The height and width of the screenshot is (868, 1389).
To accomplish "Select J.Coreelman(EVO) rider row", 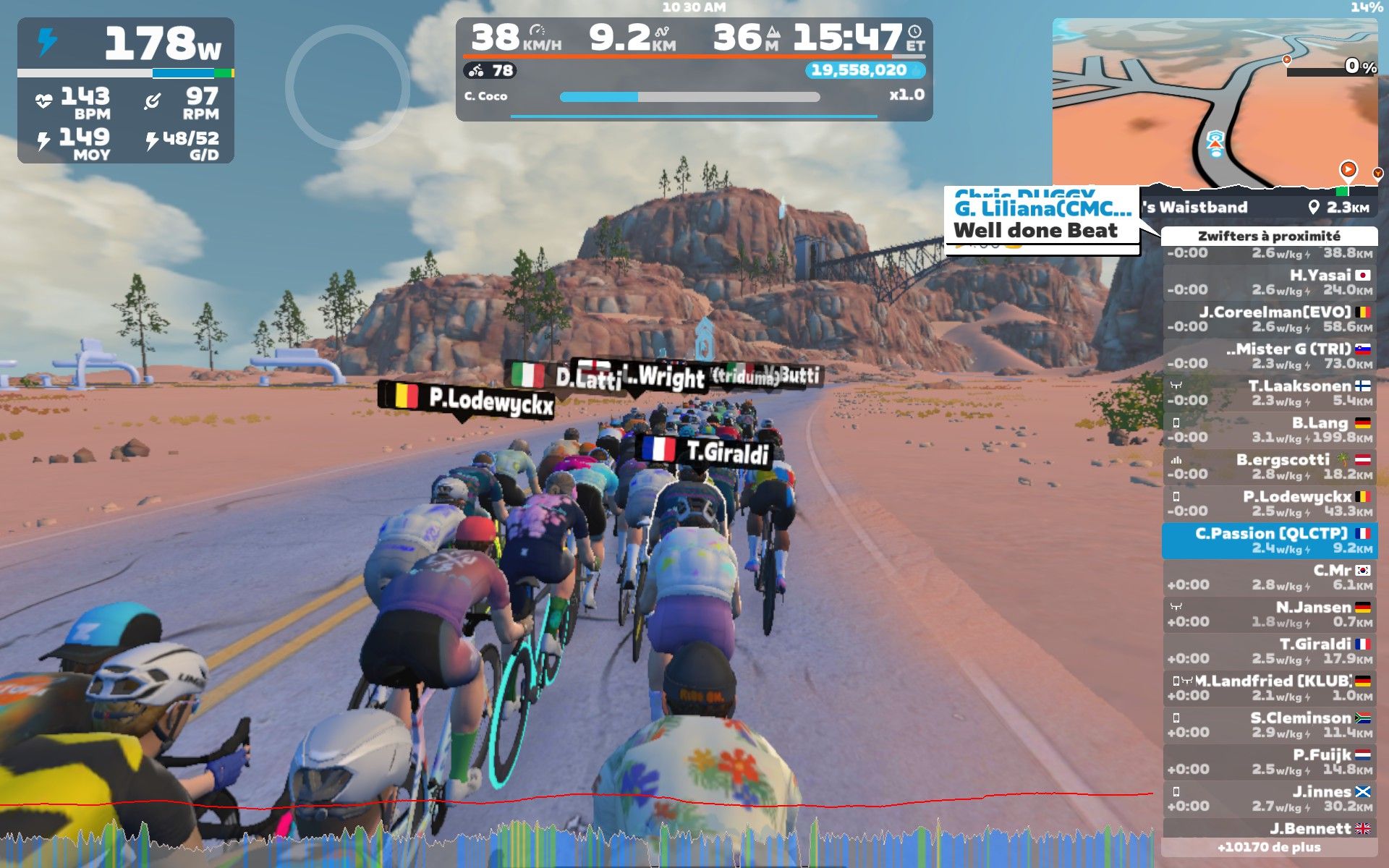I will click(x=1269, y=319).
